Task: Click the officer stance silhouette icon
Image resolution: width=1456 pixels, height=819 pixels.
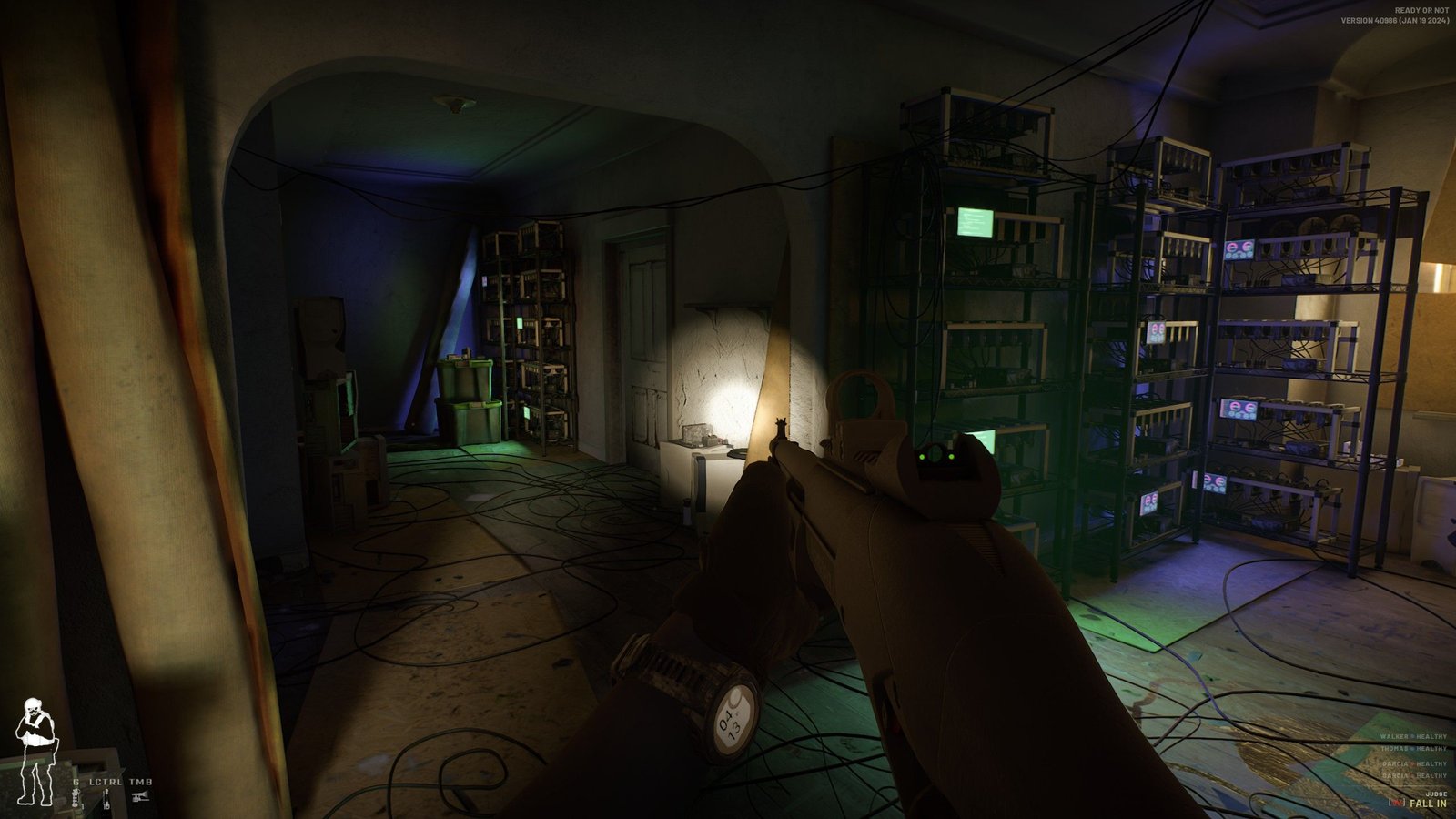Action: pyautogui.click(x=35, y=751)
